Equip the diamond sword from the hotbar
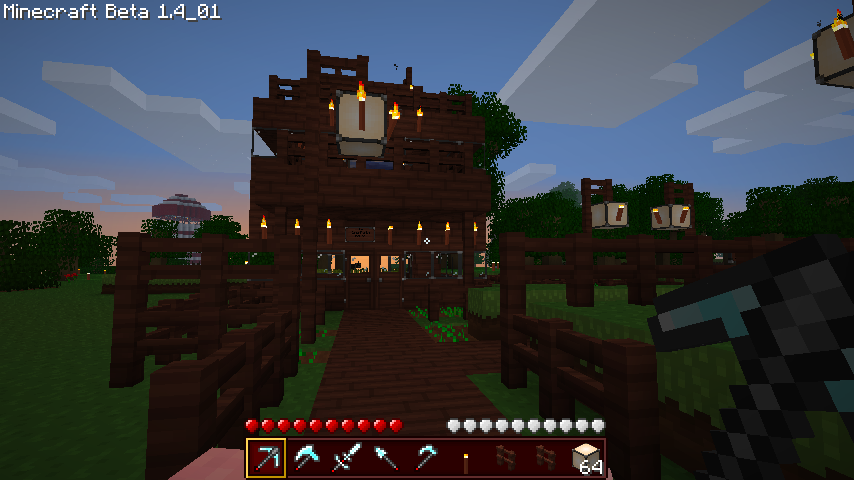Screen dimensions: 854x480 point(346,459)
